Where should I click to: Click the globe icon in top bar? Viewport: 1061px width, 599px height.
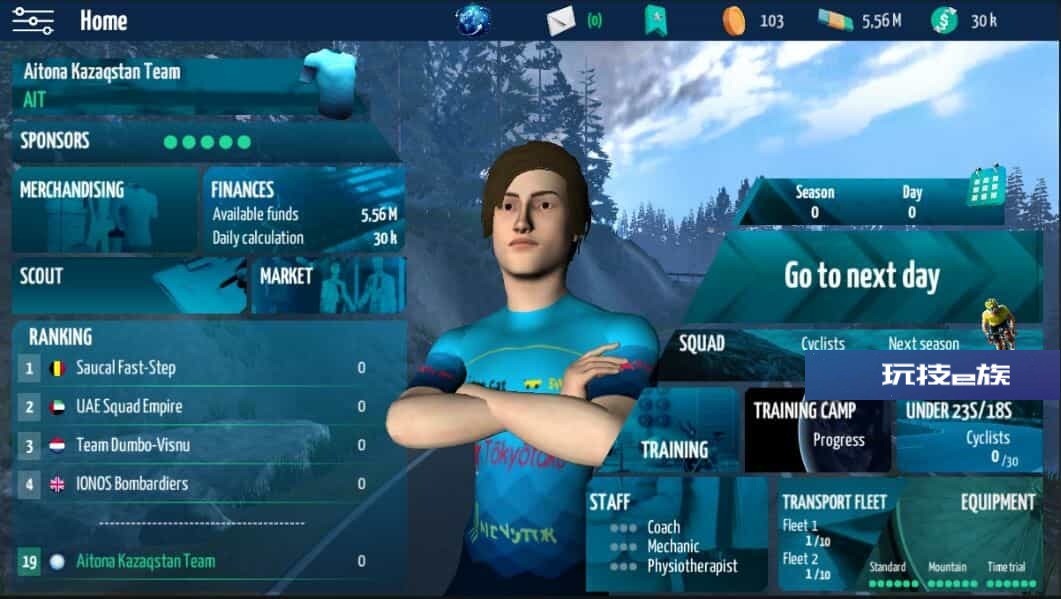[472, 20]
